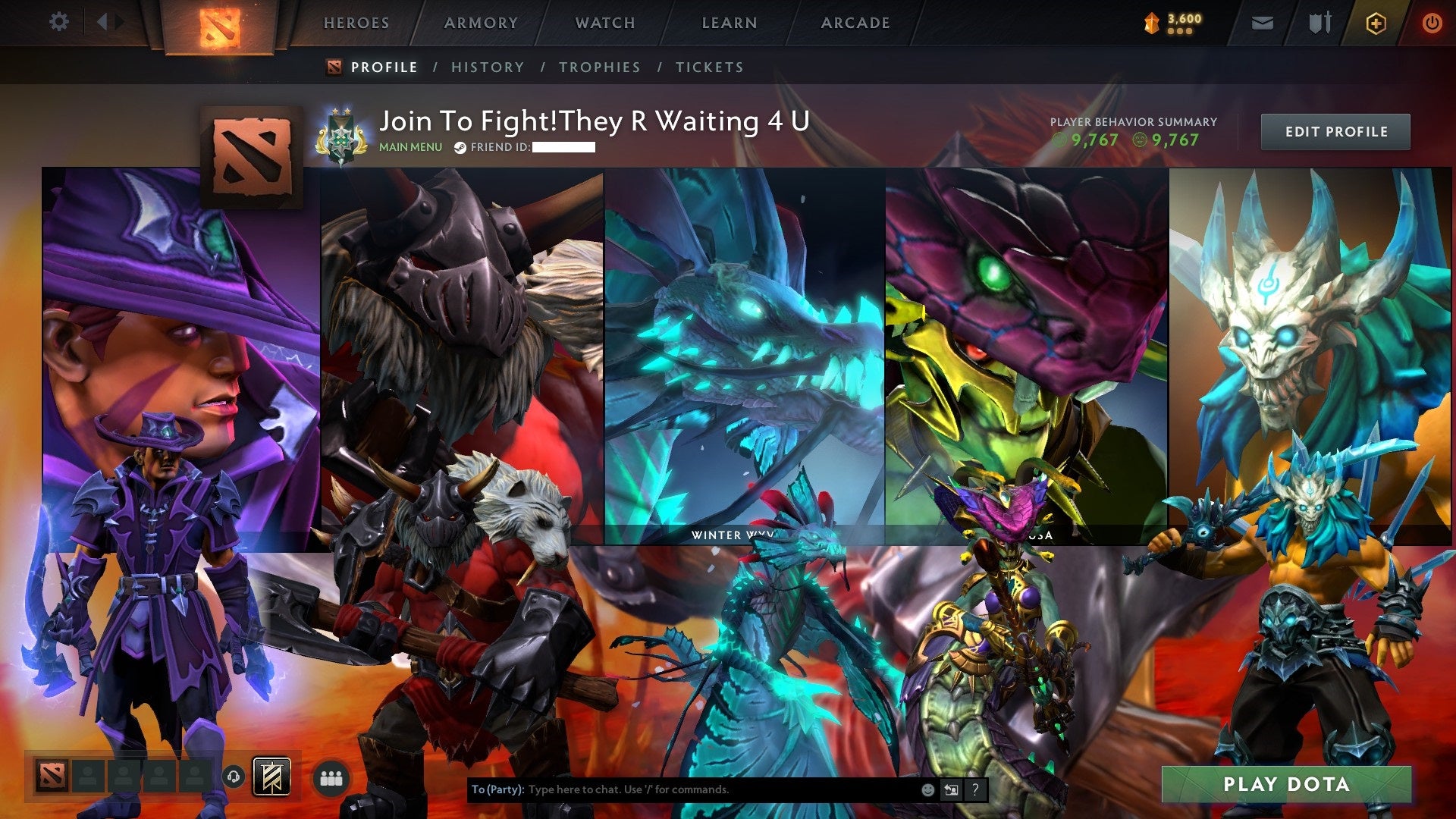The height and width of the screenshot is (819, 1456).
Task: Open the emoticon picker in chat bar
Action: pos(927,789)
